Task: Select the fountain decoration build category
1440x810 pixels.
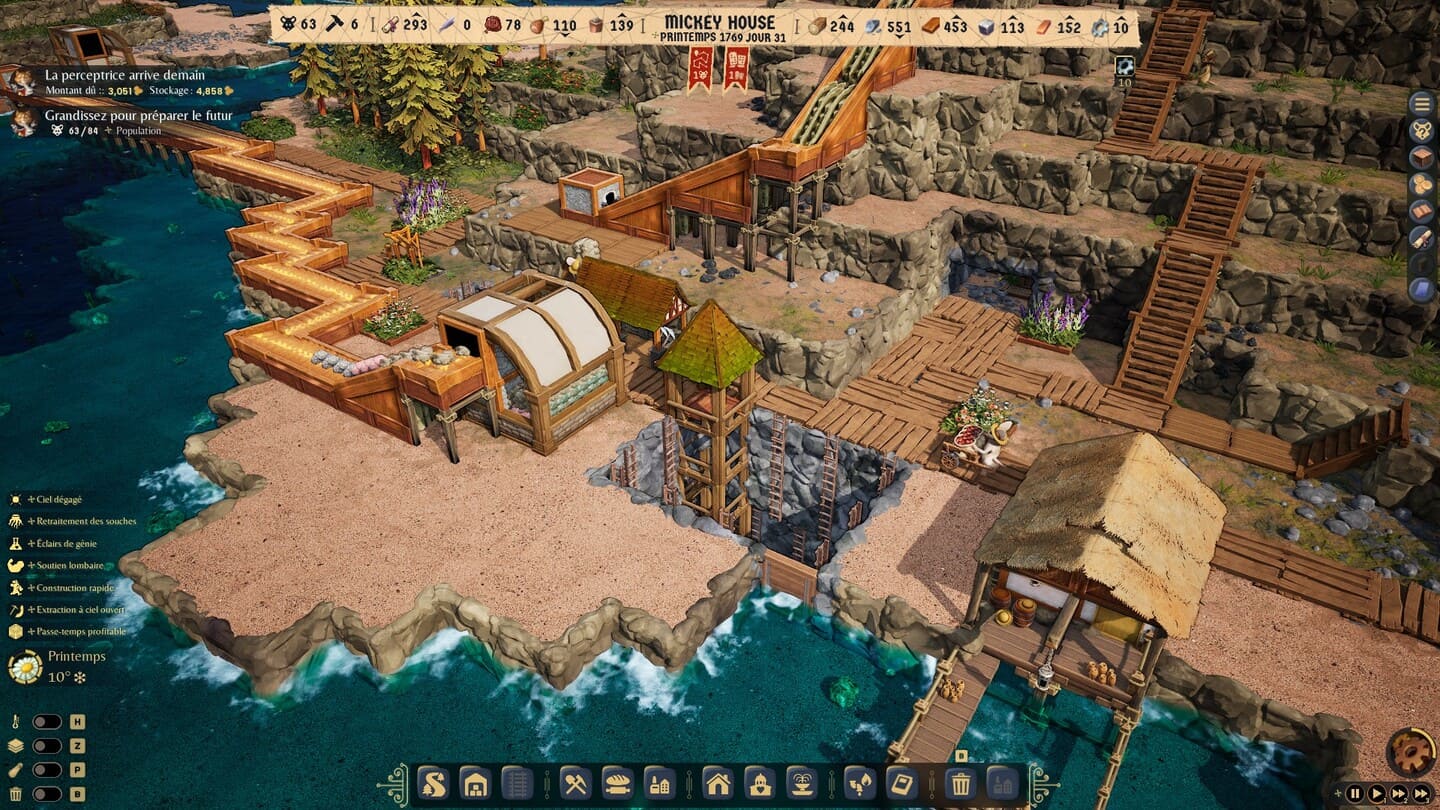Action: [x=802, y=782]
